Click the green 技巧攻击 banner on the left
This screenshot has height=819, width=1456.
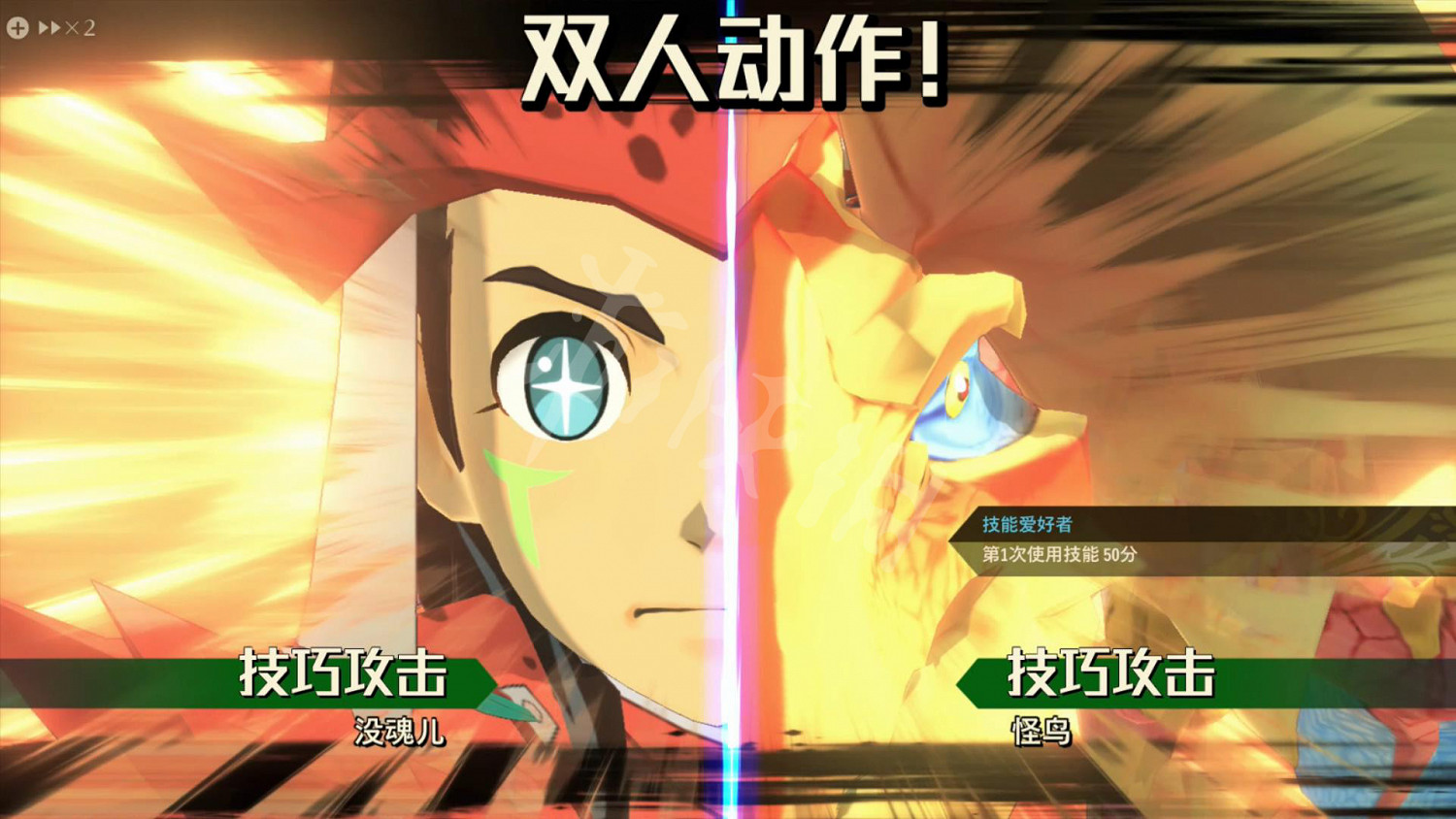(x=345, y=678)
